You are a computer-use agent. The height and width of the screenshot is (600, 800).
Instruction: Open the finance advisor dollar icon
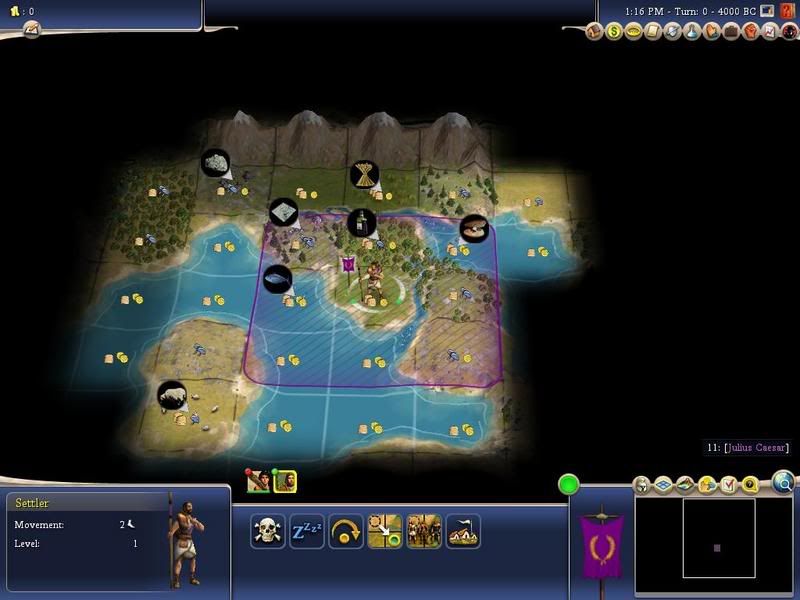point(614,31)
